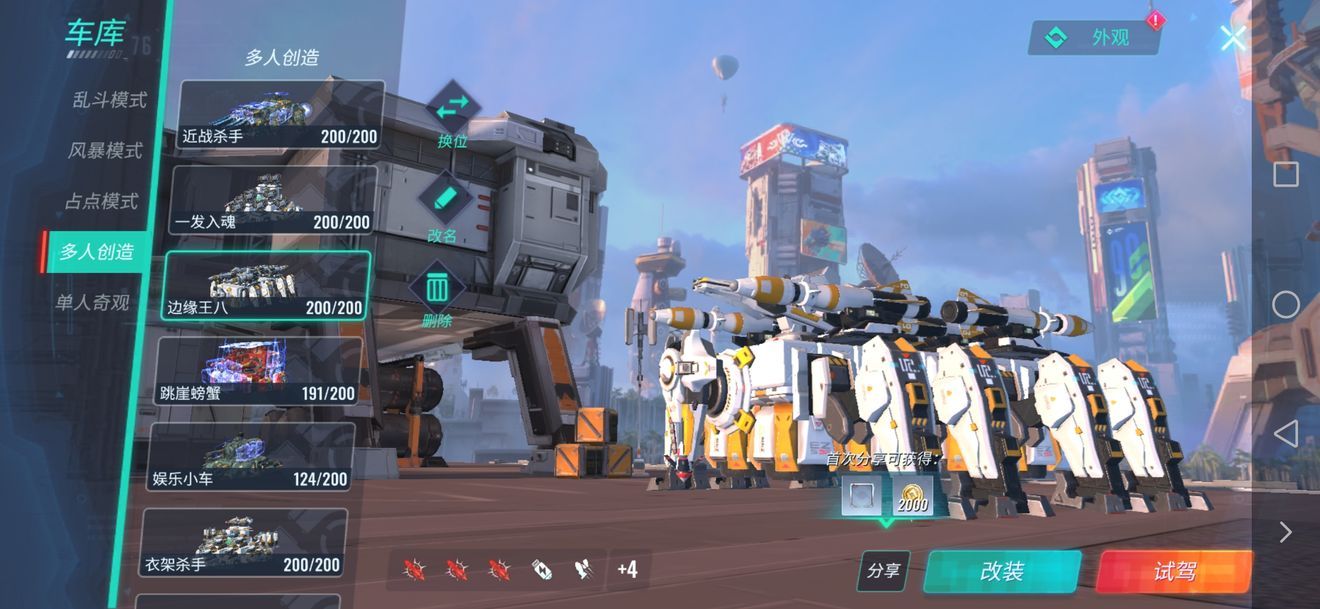This screenshot has width=1320, height=609.
Task: Choose the 多人创造 tab
Action: pos(96,251)
